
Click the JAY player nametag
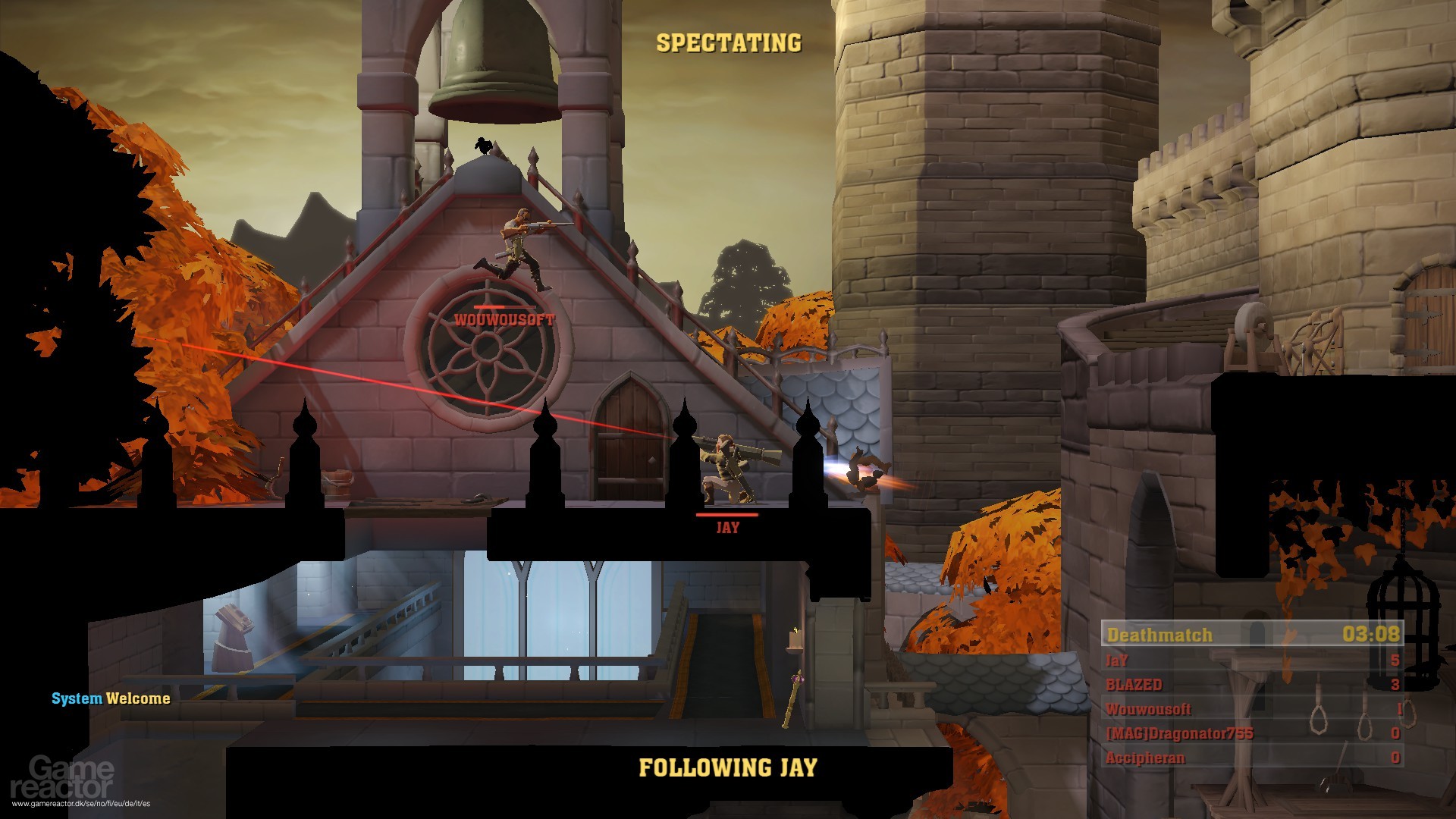[x=727, y=527]
